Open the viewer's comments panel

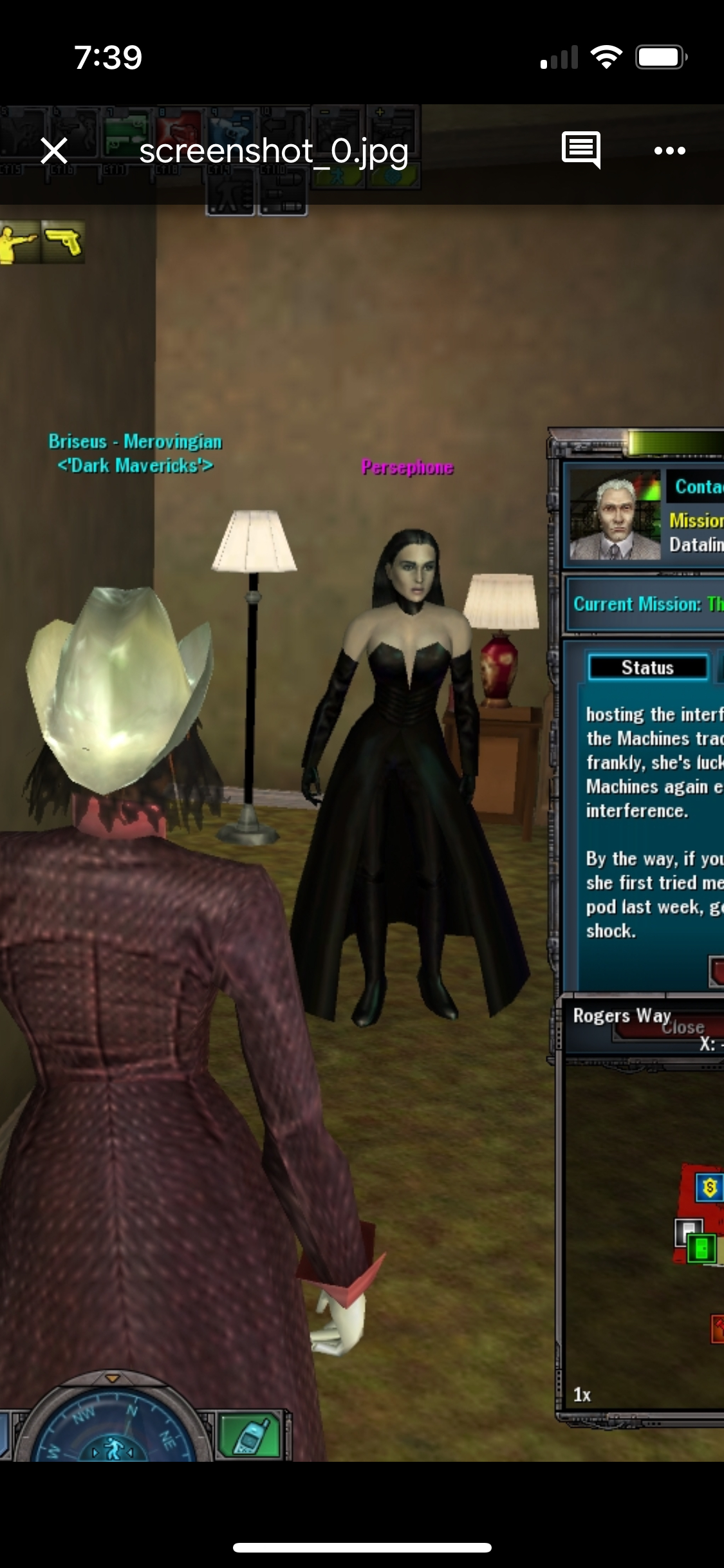click(580, 151)
